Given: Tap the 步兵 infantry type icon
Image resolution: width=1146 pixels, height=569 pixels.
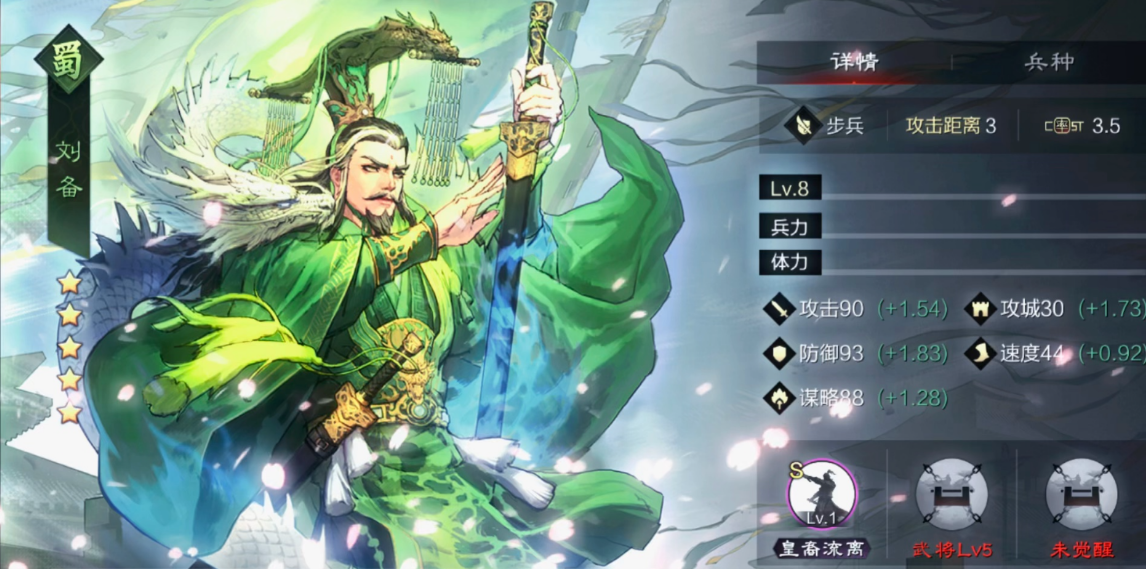Looking at the screenshot, I should coord(802,126).
